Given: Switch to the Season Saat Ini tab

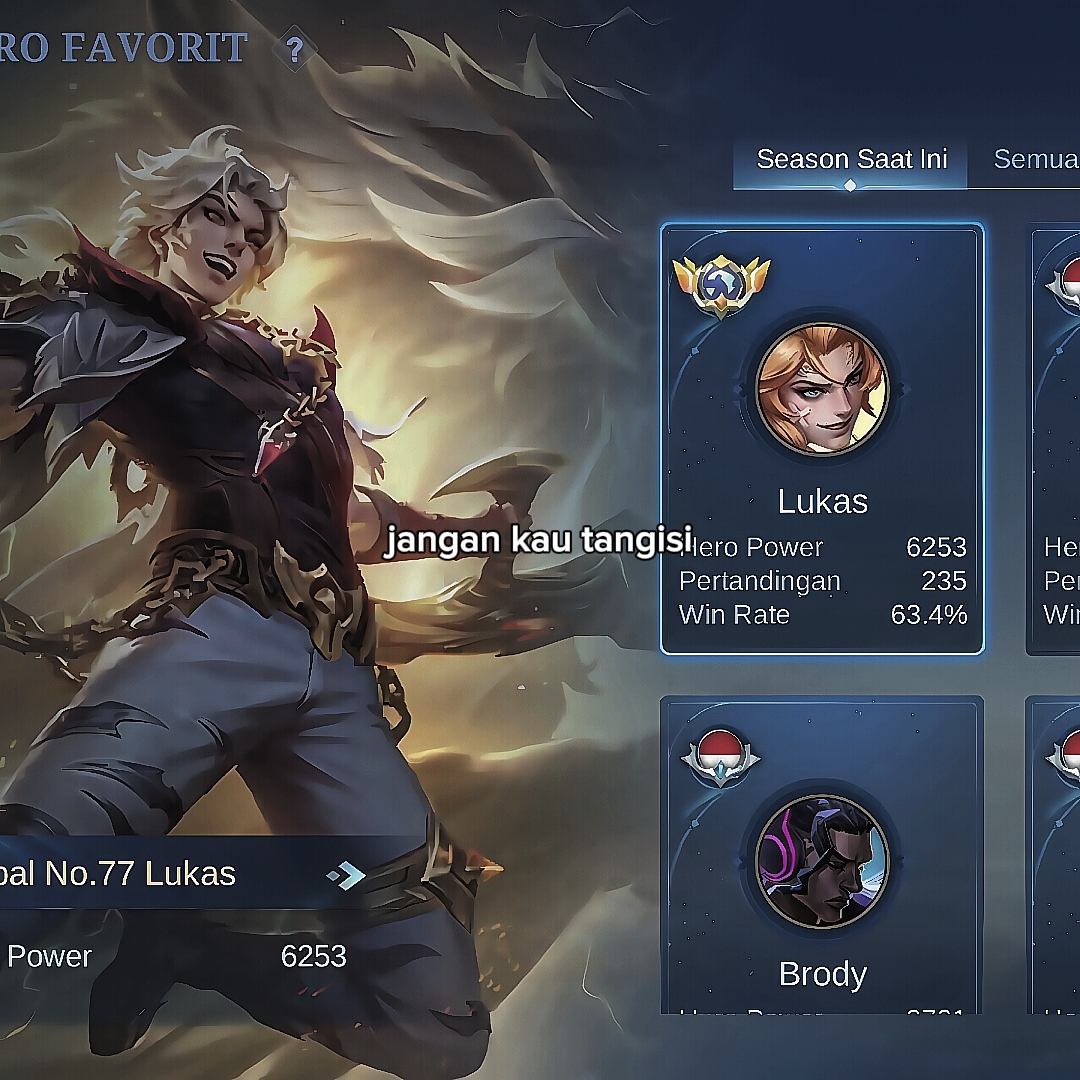Looking at the screenshot, I should pos(851,160).
